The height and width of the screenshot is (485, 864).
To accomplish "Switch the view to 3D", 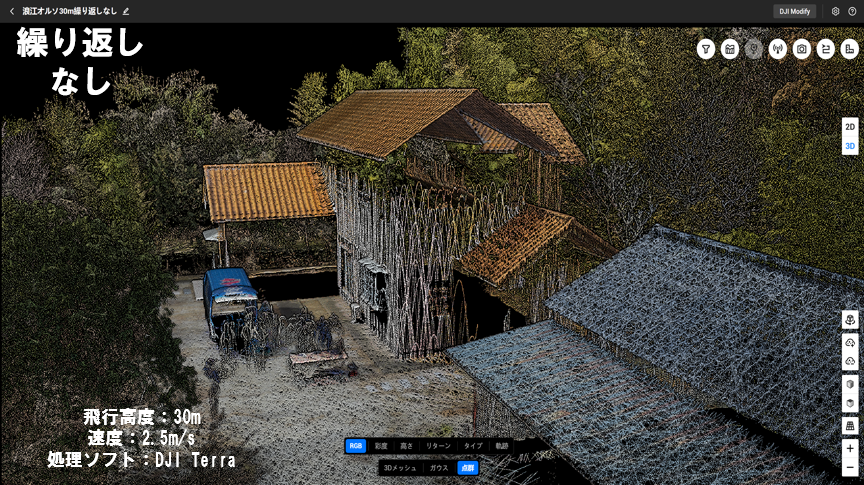I will 850,146.
